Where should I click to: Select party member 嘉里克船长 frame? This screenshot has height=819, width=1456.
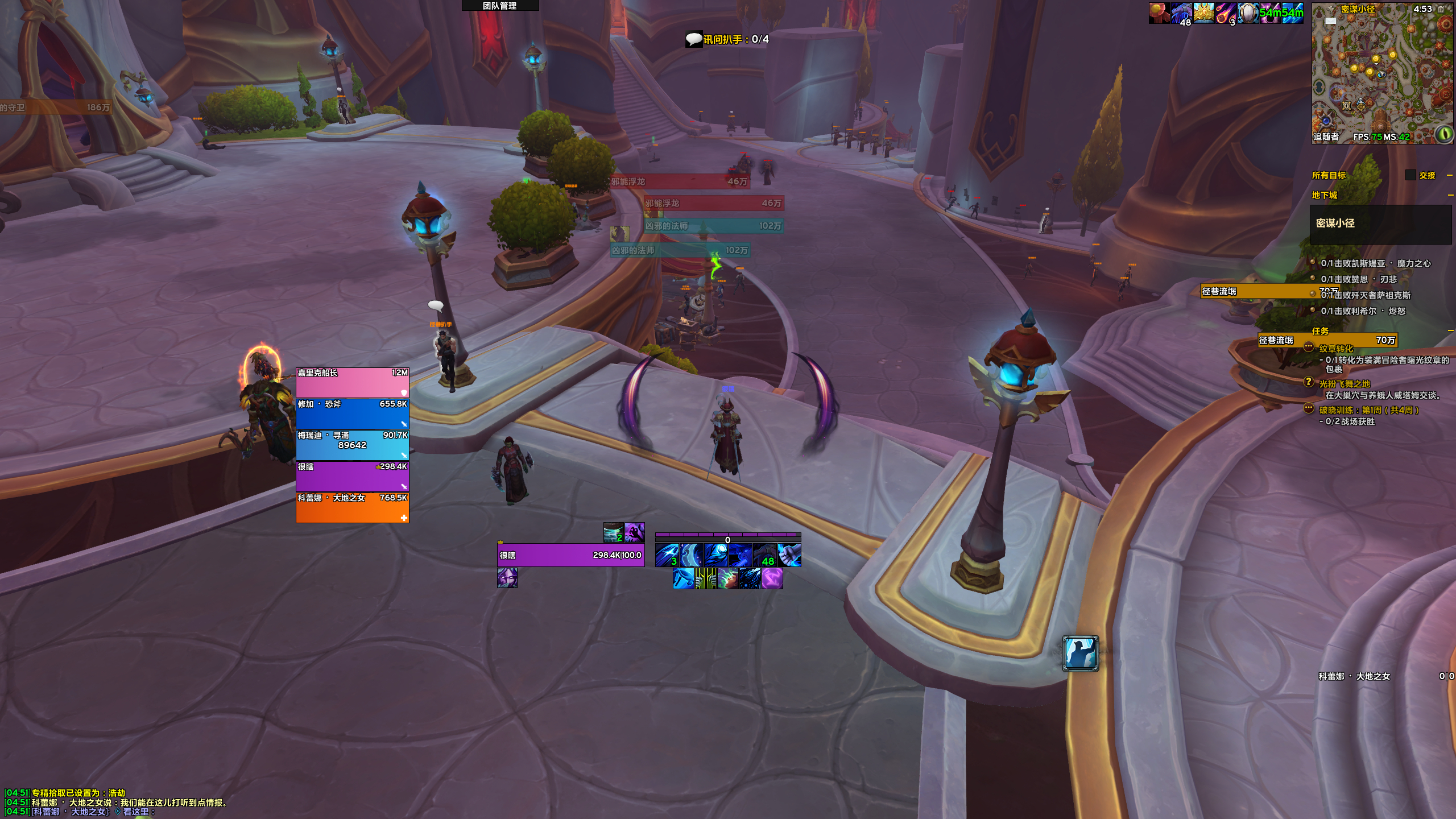point(352,382)
